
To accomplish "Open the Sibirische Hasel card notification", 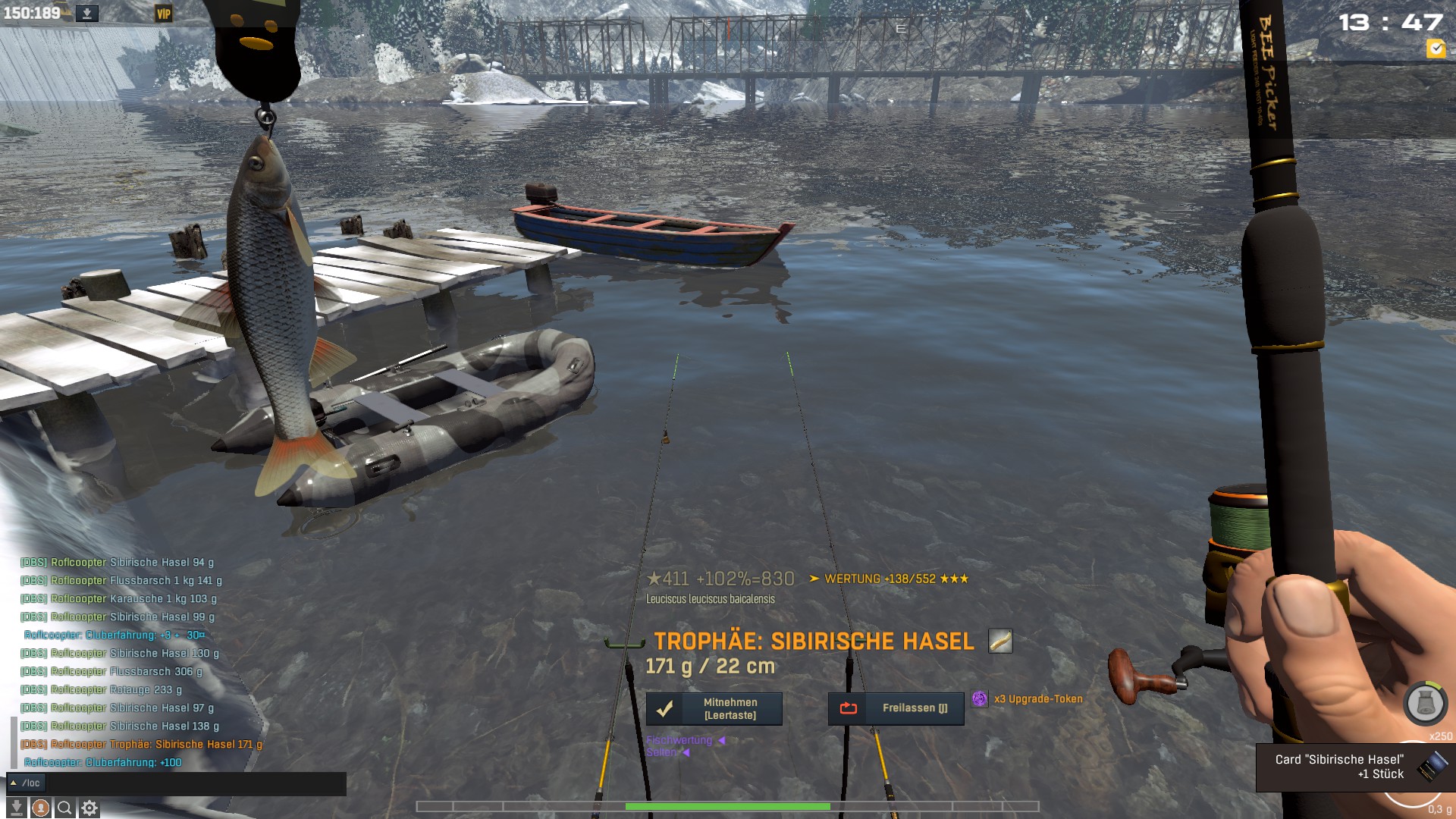I will point(1354,767).
